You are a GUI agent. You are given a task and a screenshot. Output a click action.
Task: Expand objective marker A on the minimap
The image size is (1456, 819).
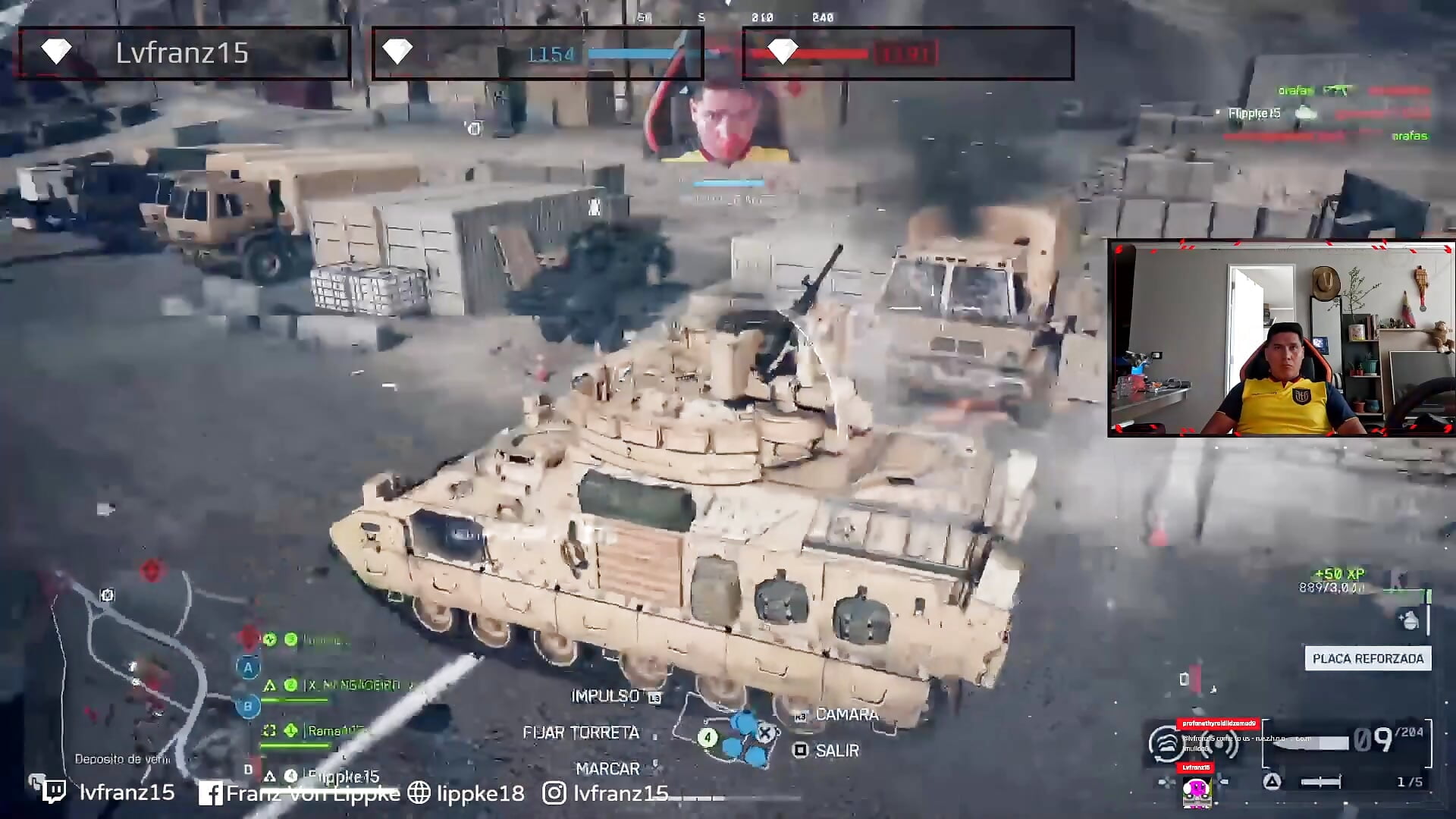(247, 667)
